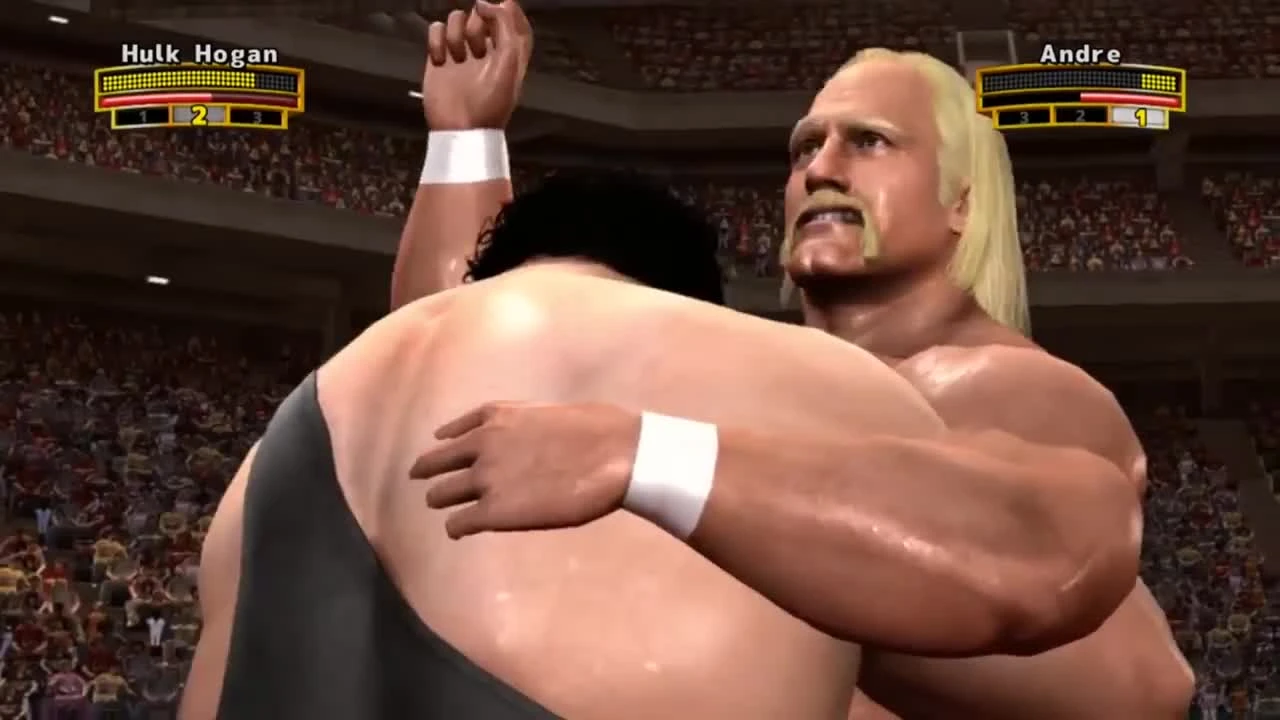This screenshot has width=1280, height=720.
Task: Expand Andre's HUD panel
Action: (x=1080, y=92)
